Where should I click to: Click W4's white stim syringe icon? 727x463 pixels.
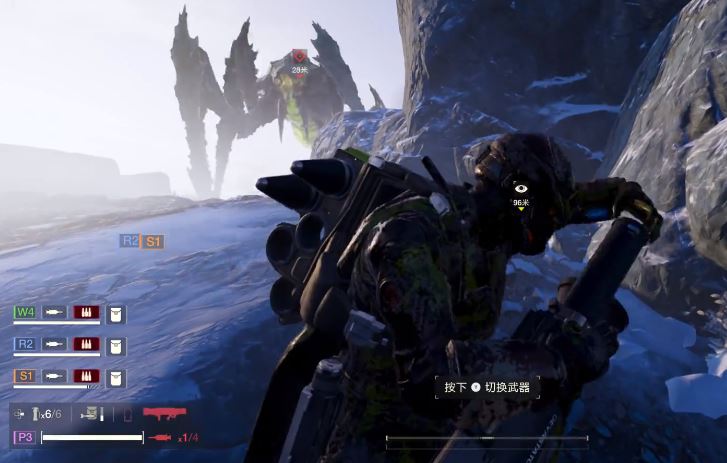(x=55, y=313)
